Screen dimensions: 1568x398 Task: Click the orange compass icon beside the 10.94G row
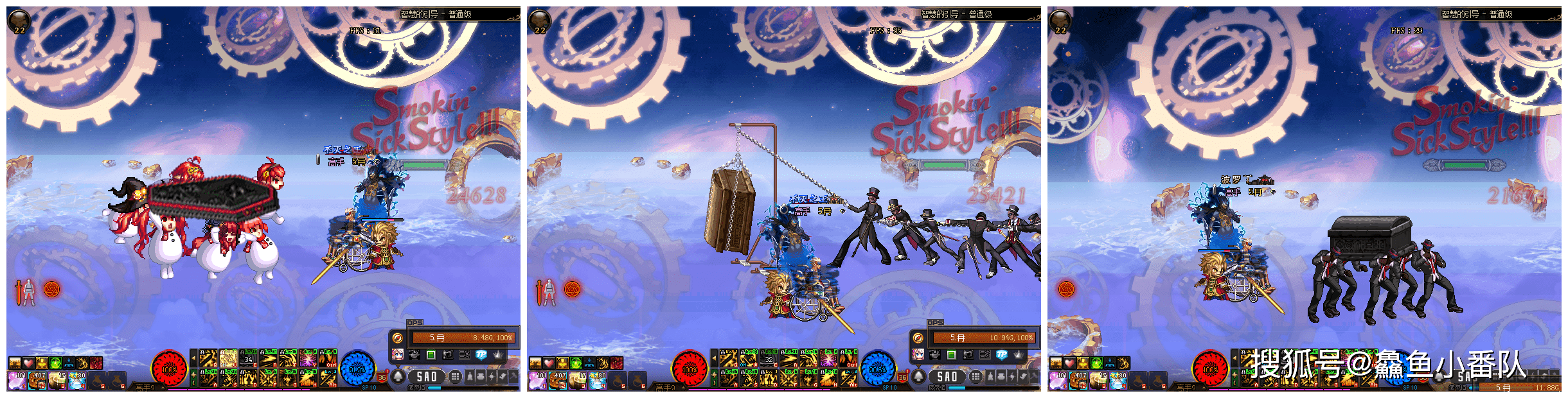[x=918, y=338]
